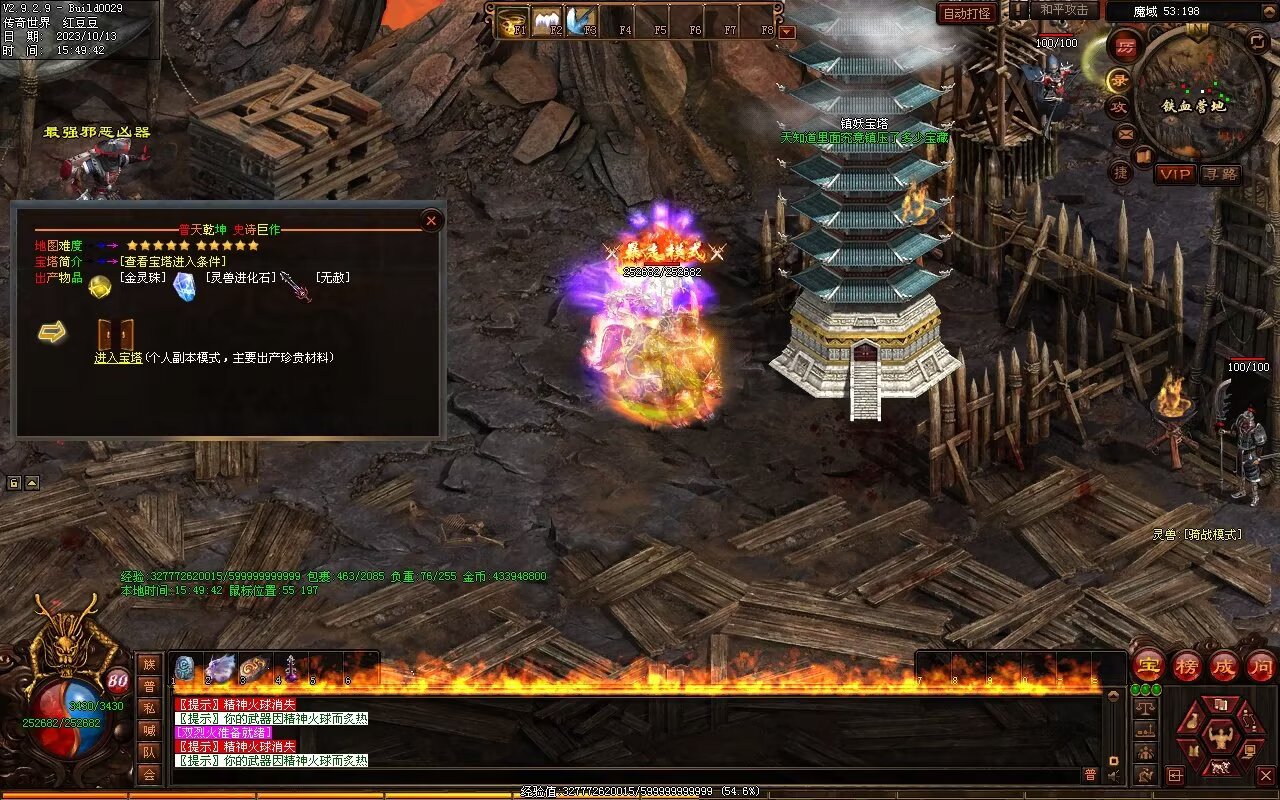Close the pagoda dialog panel

431,220
